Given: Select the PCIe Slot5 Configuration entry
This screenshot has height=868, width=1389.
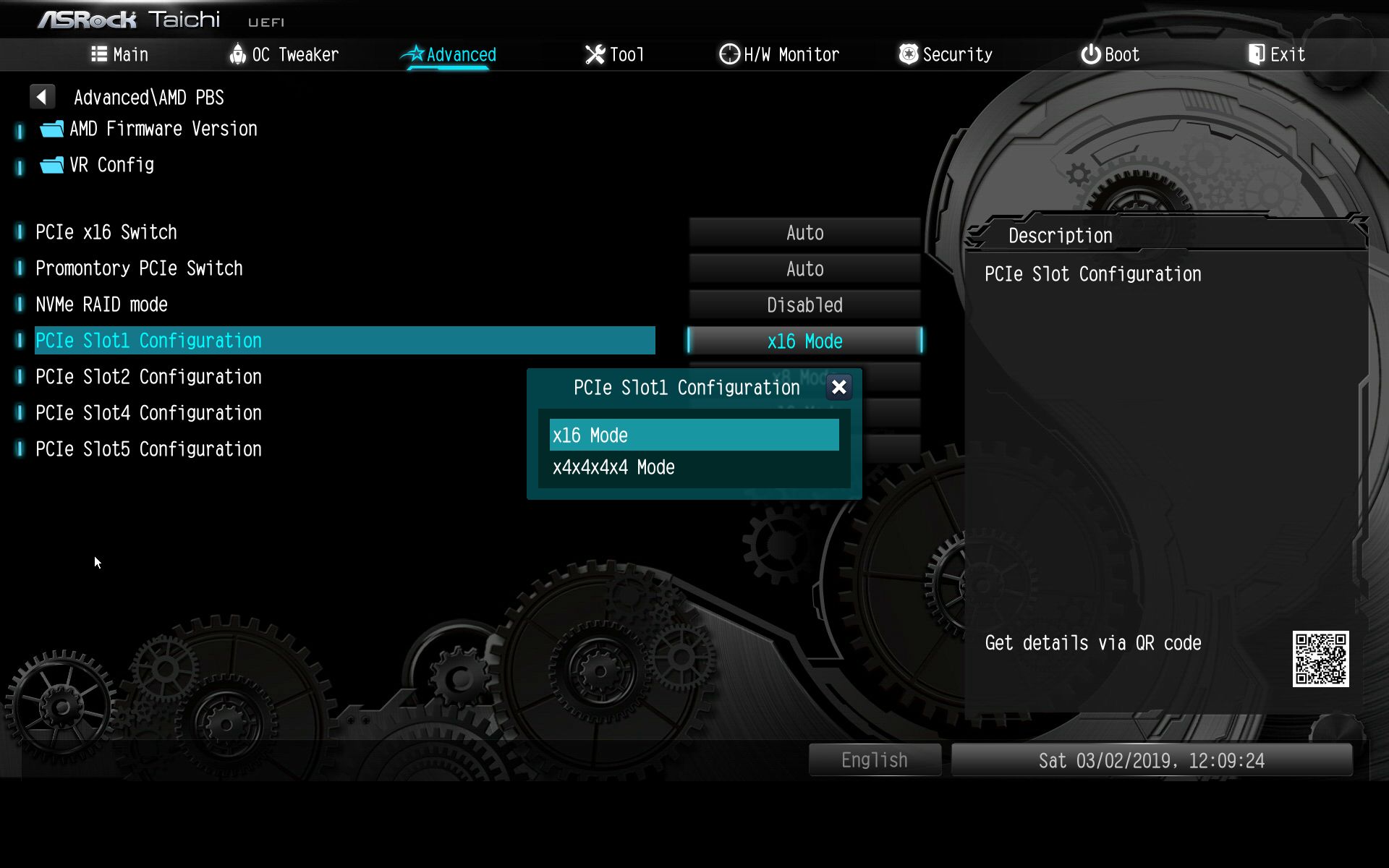Looking at the screenshot, I should tap(148, 449).
